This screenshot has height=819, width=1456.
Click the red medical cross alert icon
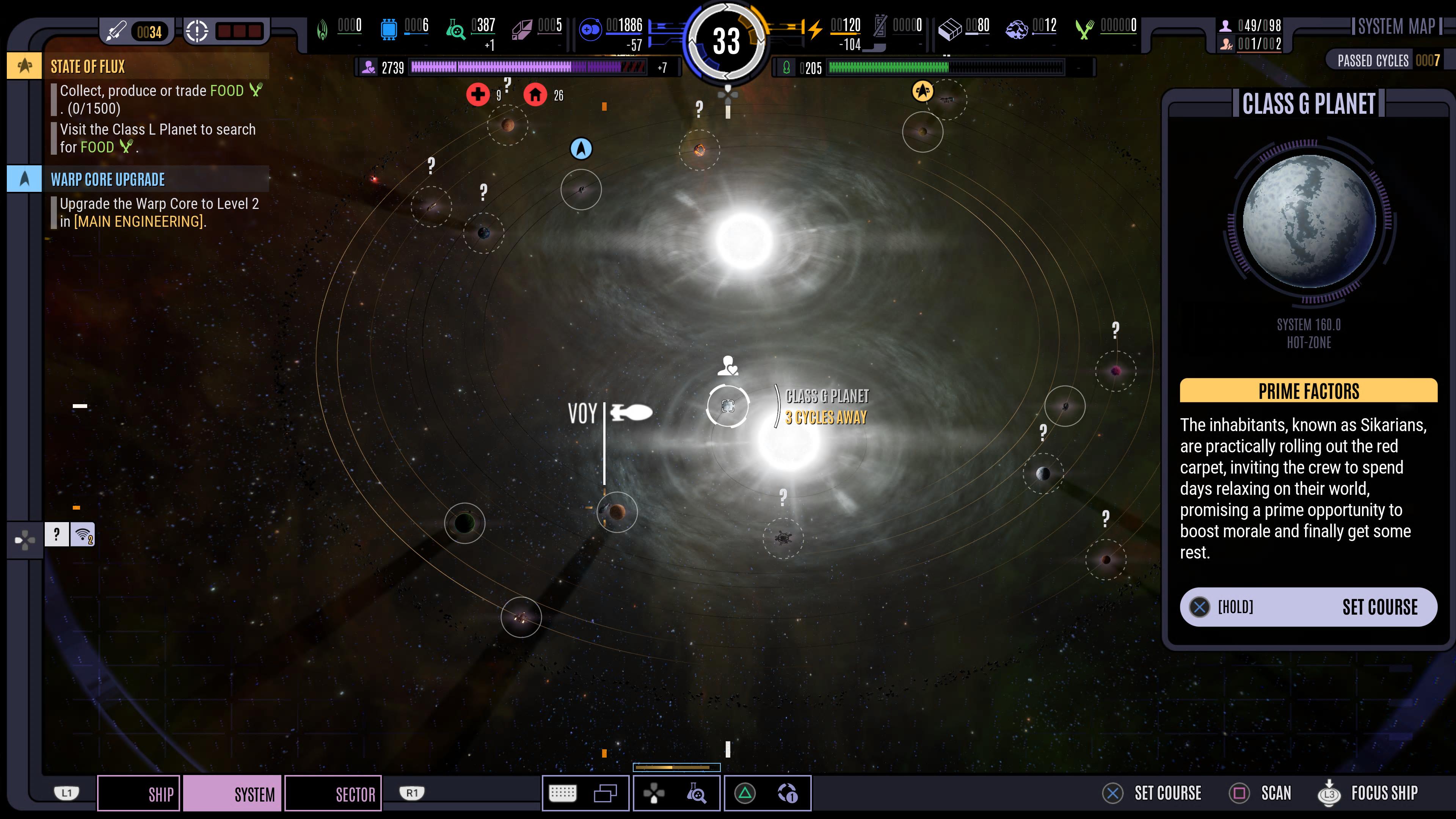pyautogui.click(x=478, y=94)
